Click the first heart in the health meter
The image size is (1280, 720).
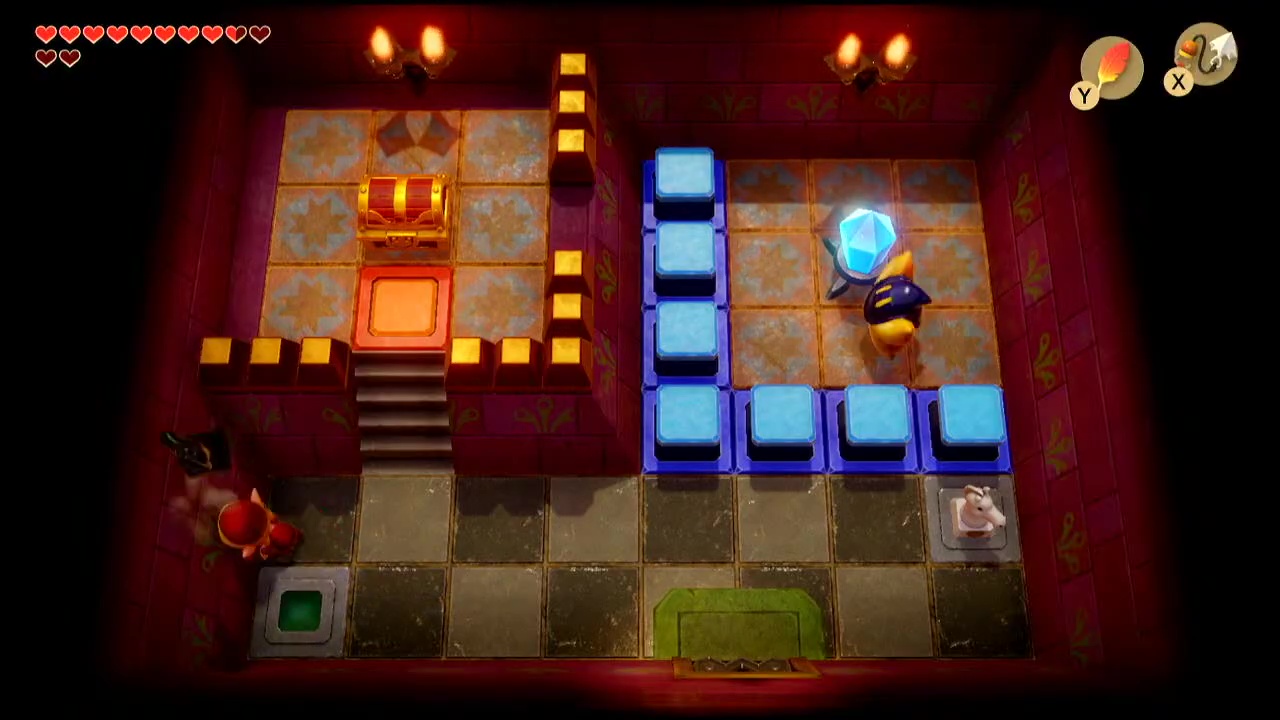(46, 33)
